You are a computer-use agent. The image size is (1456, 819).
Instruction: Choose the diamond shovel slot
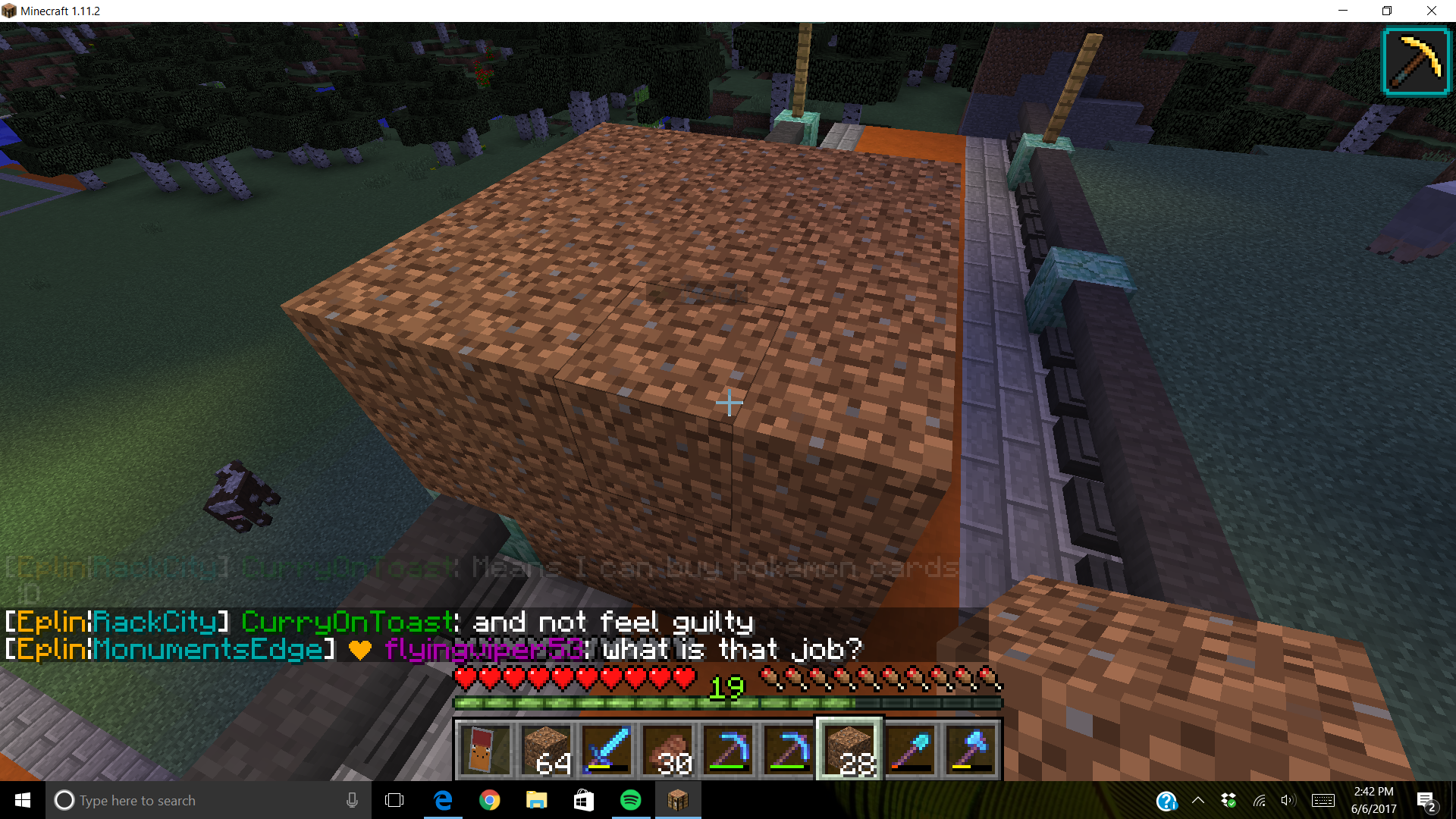(910, 749)
